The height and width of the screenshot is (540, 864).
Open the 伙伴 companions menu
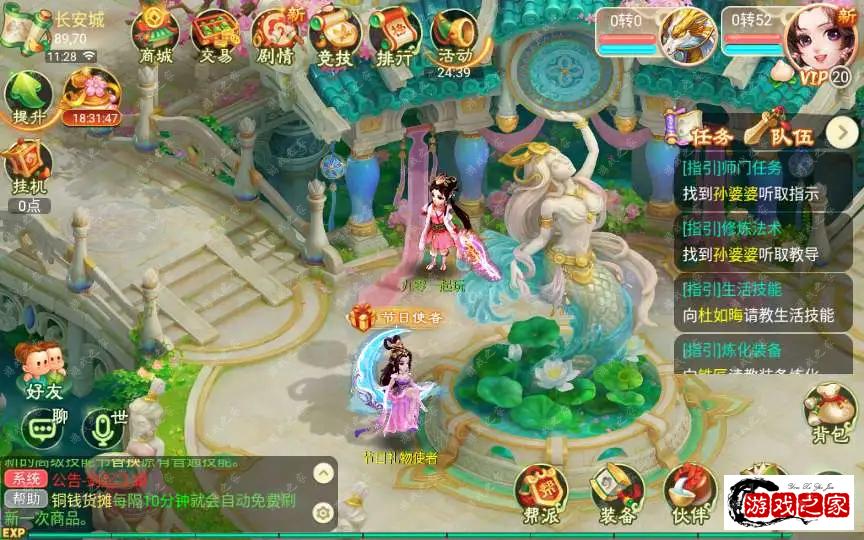pos(689,494)
